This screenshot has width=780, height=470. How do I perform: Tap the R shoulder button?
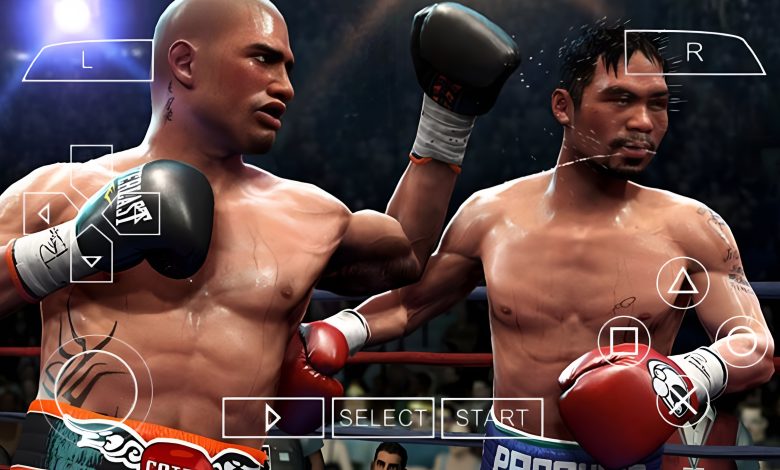pyautogui.click(x=694, y=53)
